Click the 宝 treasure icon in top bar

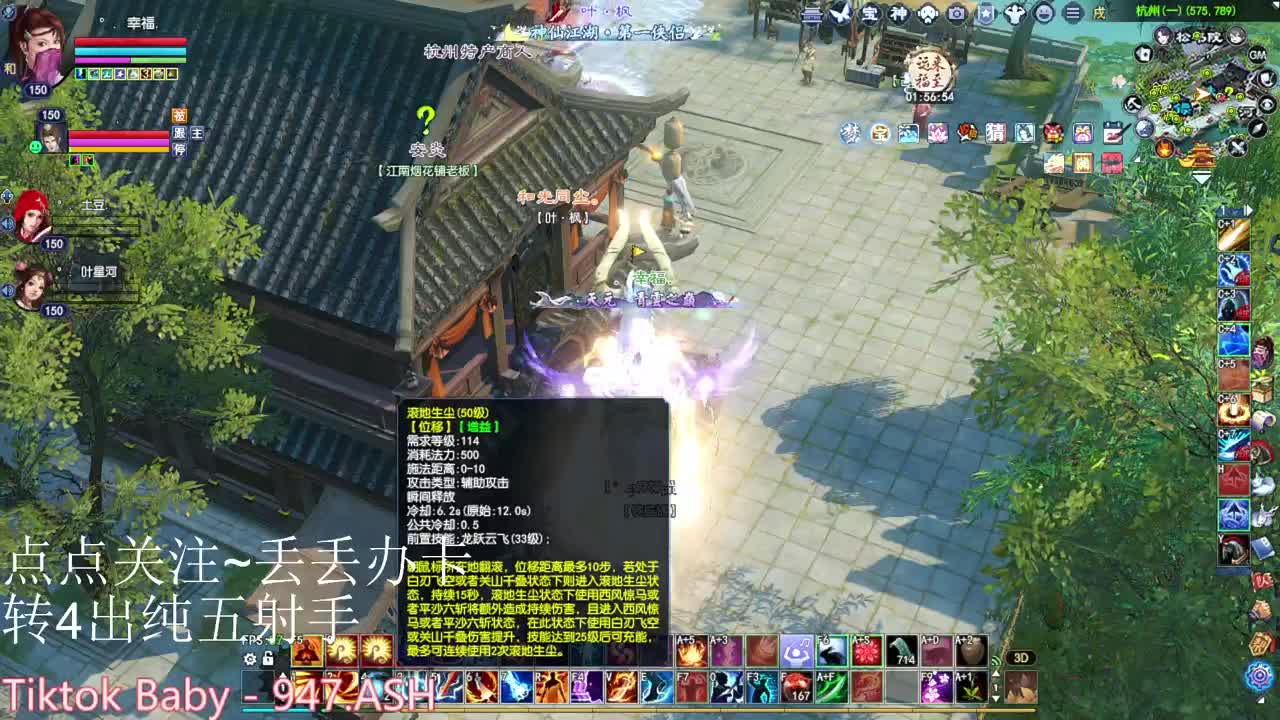(870, 14)
